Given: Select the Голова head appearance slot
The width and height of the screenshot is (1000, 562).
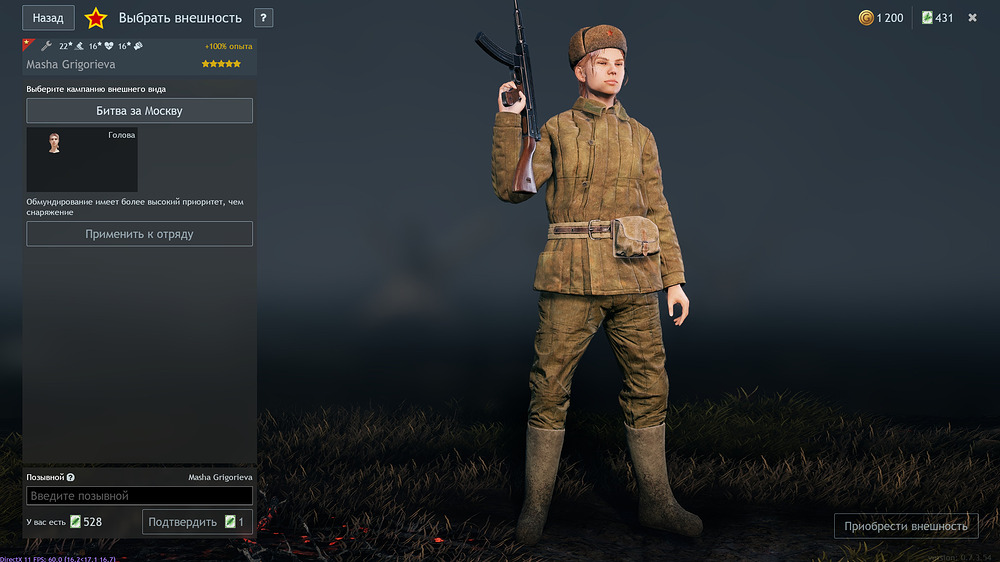Looking at the screenshot, I should click(x=82, y=159).
